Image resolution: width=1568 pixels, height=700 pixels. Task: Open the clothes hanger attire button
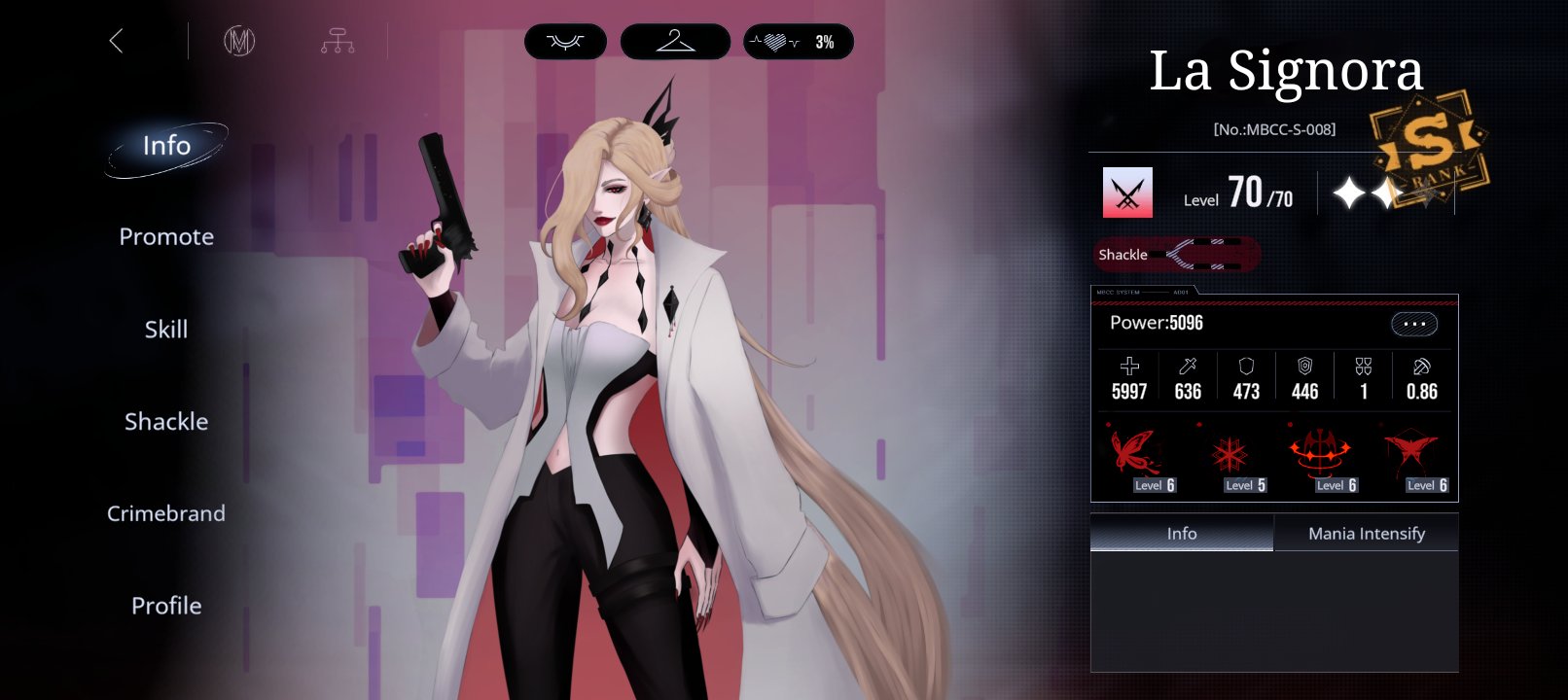675,42
